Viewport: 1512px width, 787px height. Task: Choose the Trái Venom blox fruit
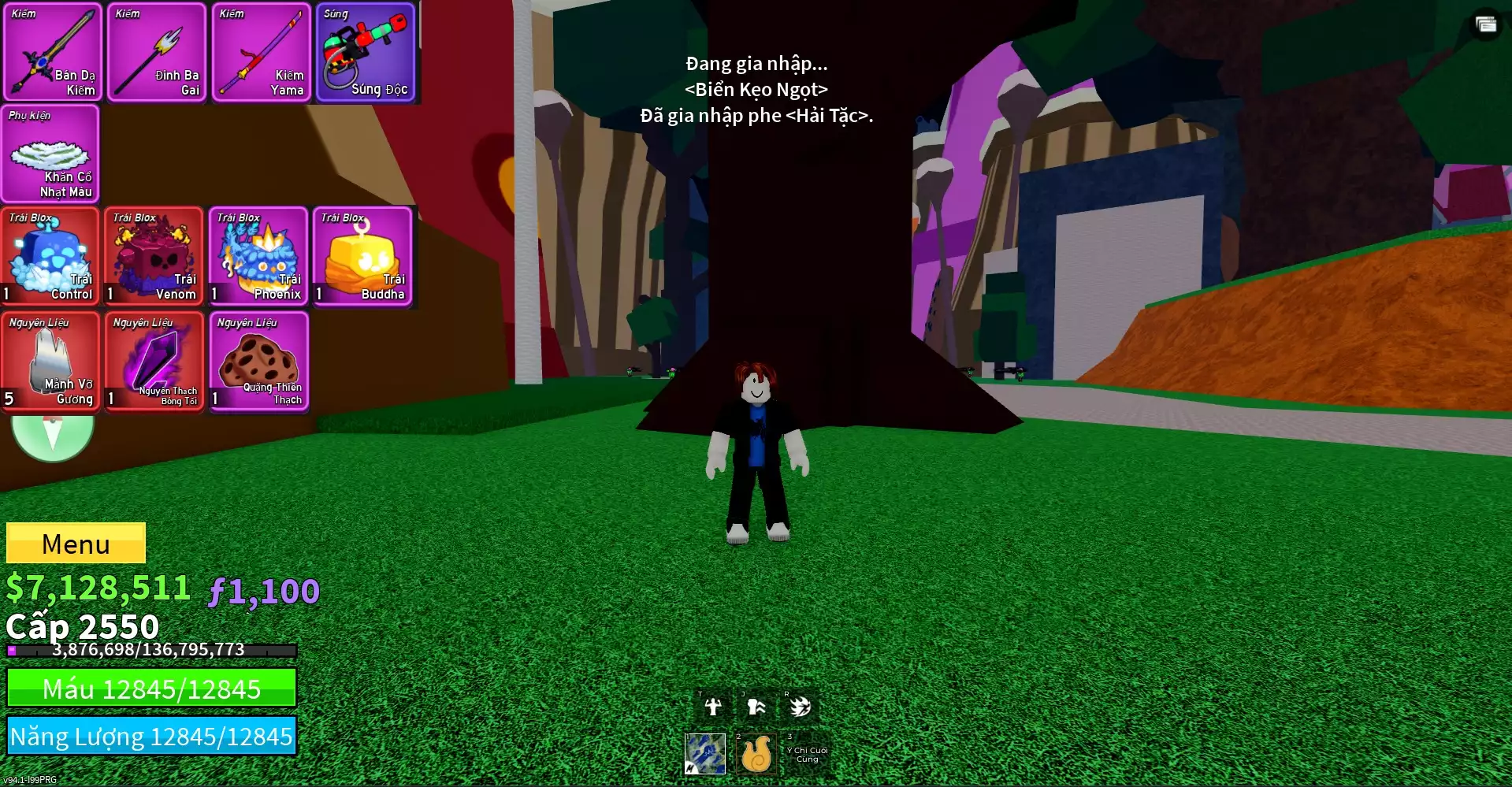click(x=154, y=257)
